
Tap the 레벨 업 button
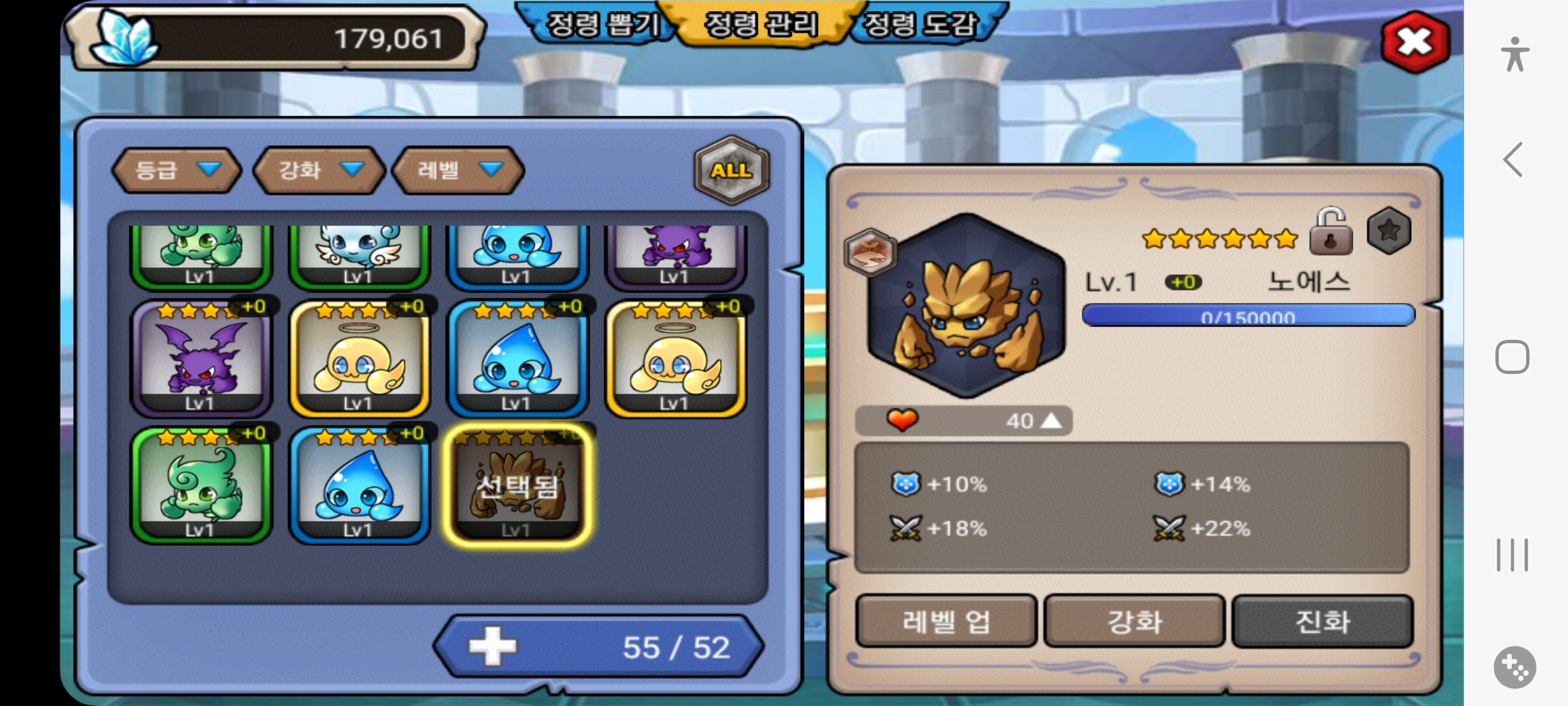[946, 621]
